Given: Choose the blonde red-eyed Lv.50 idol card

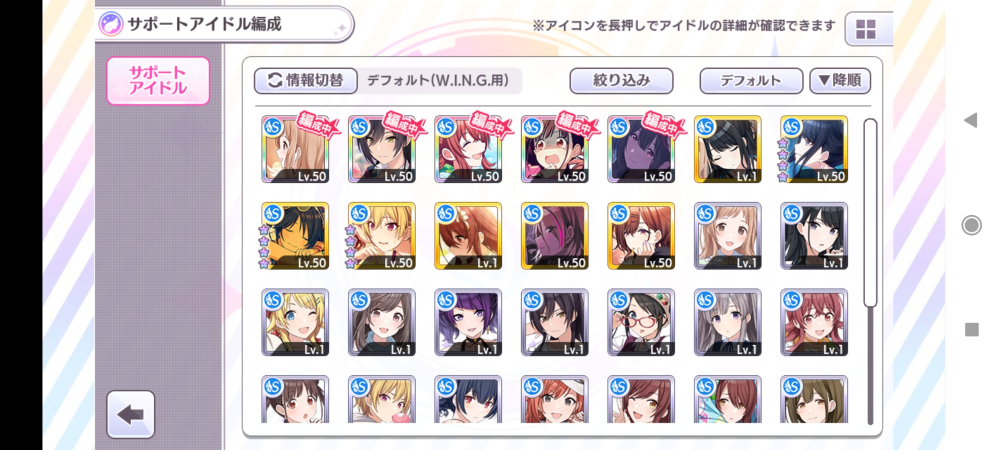Looking at the screenshot, I should pos(382,236).
